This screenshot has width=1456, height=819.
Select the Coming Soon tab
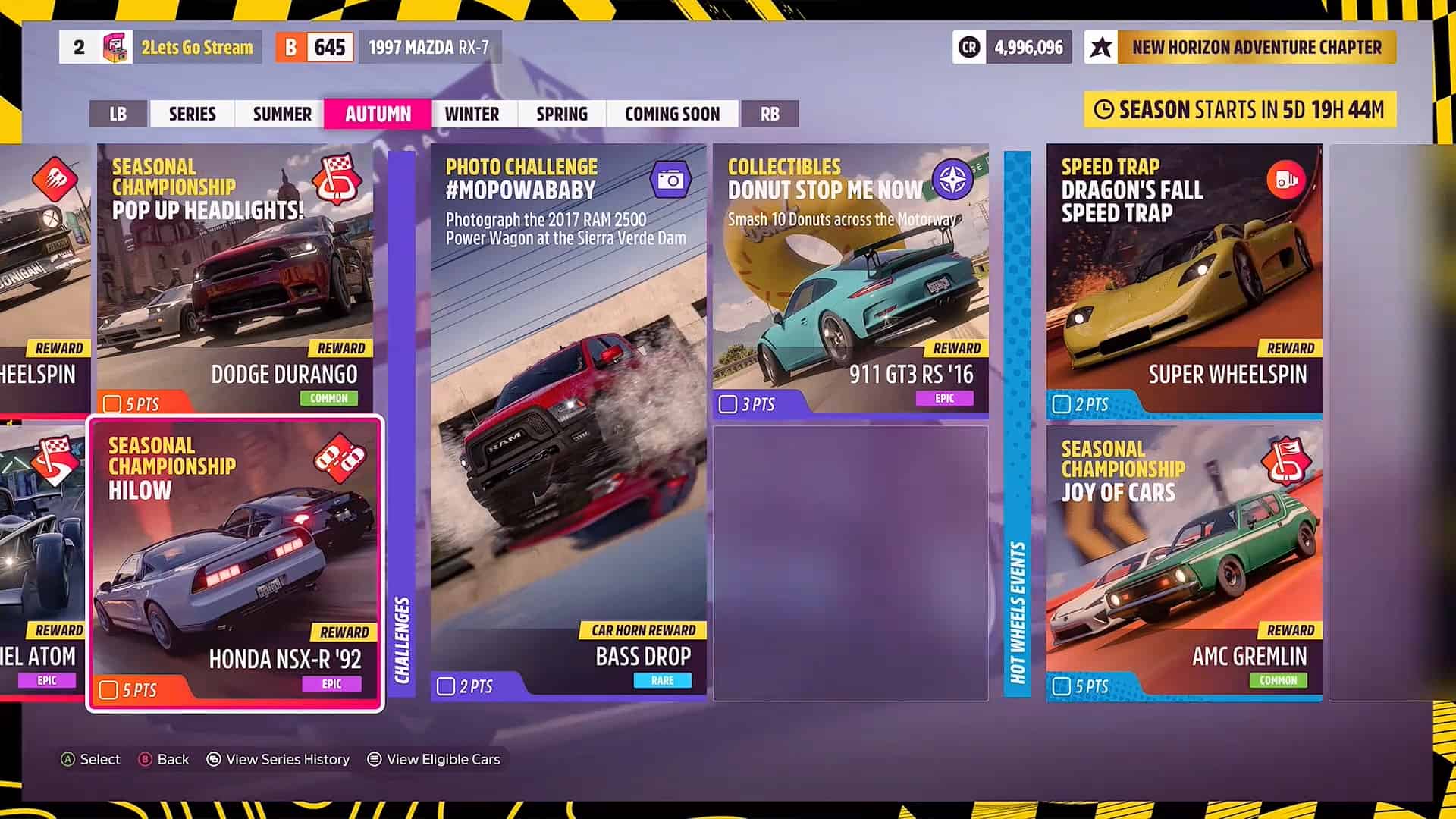coord(673,114)
